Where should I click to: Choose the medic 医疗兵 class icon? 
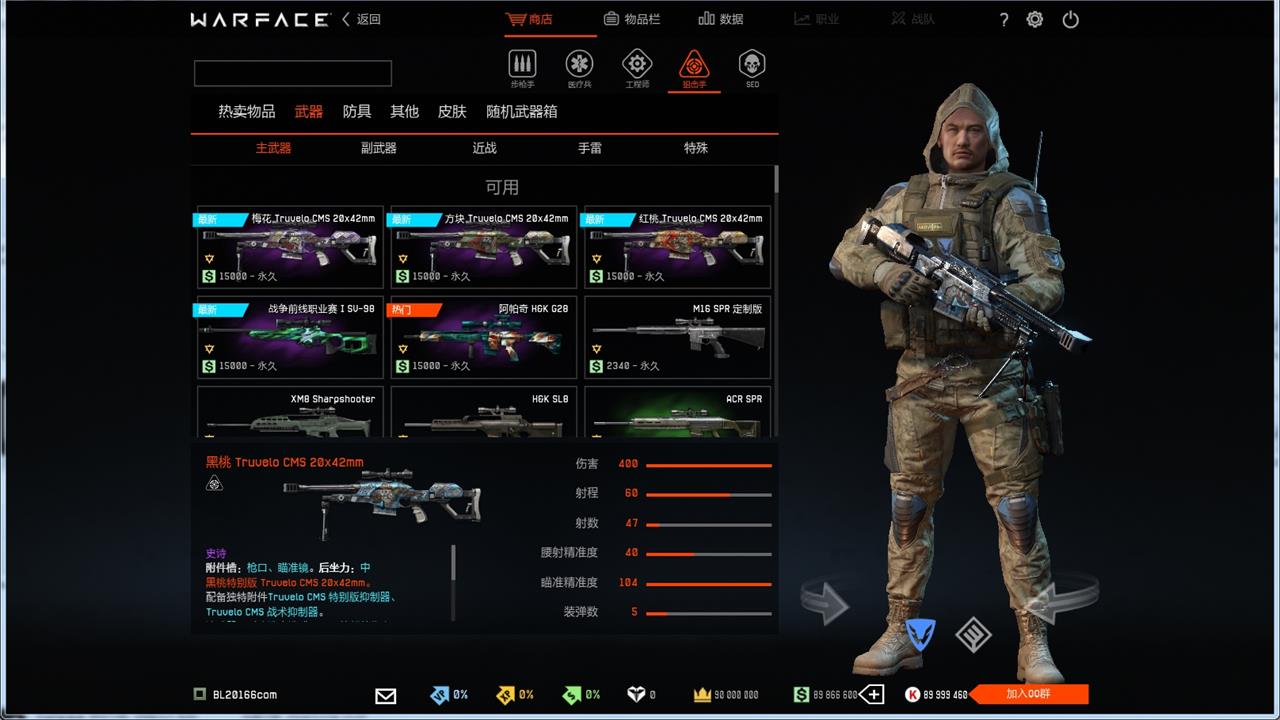pyautogui.click(x=579, y=66)
